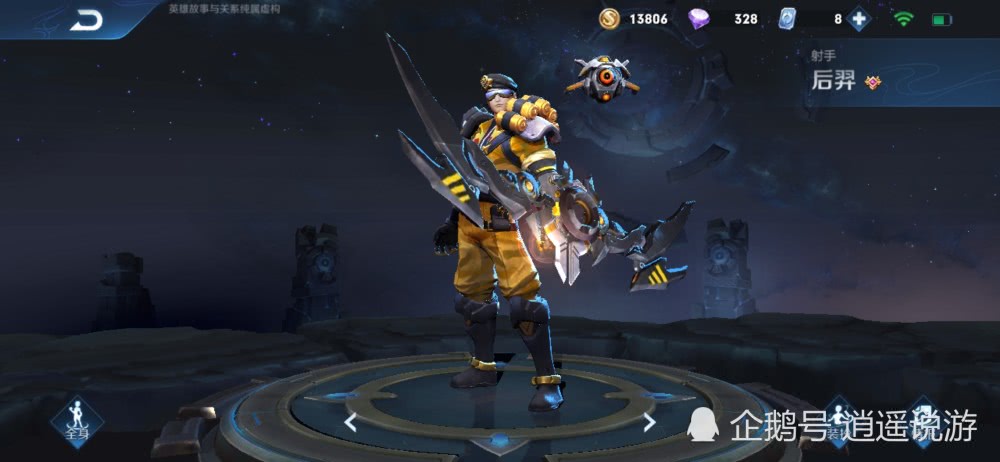Open the 装扮 outfit diamond button
Image resolution: width=1000 pixels, height=462 pixels.
[838, 422]
